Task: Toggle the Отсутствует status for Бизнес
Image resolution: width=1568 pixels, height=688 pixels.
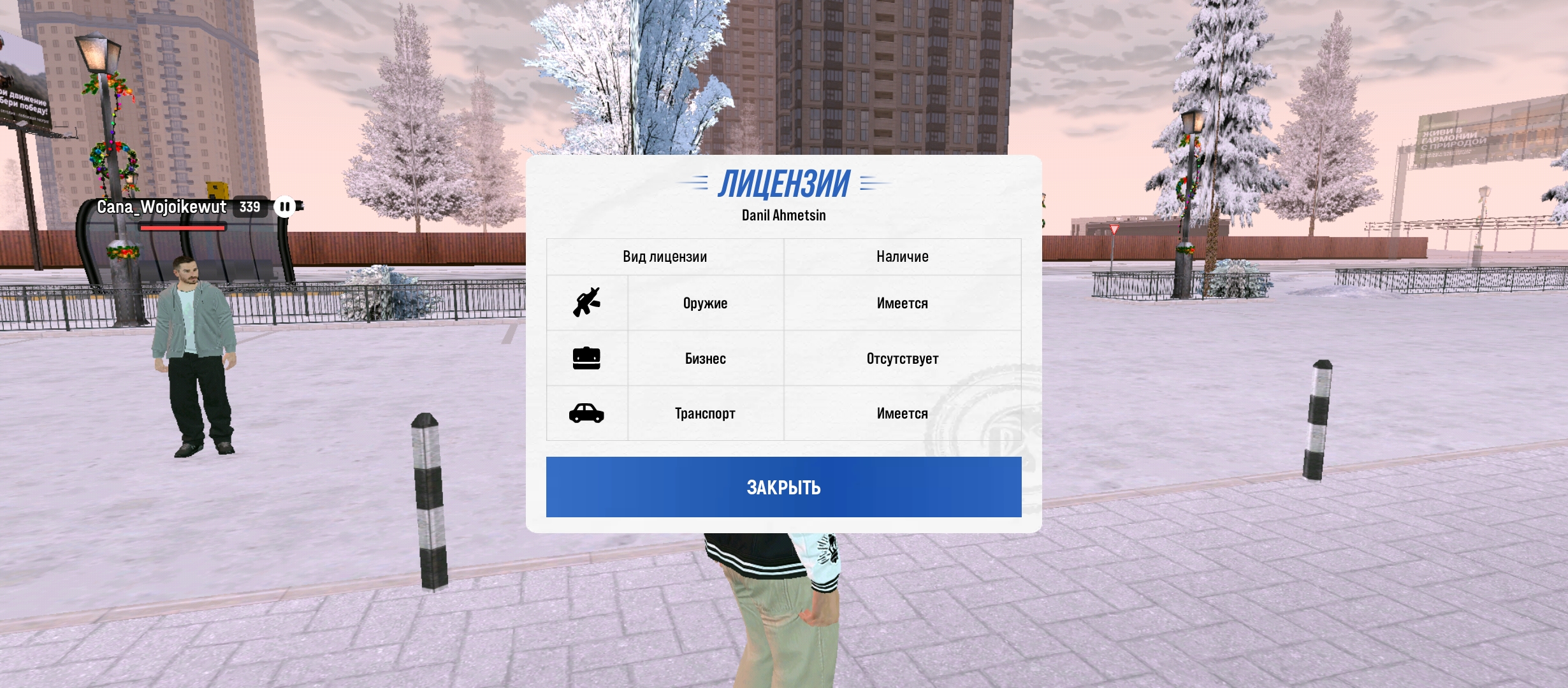Action: (902, 358)
